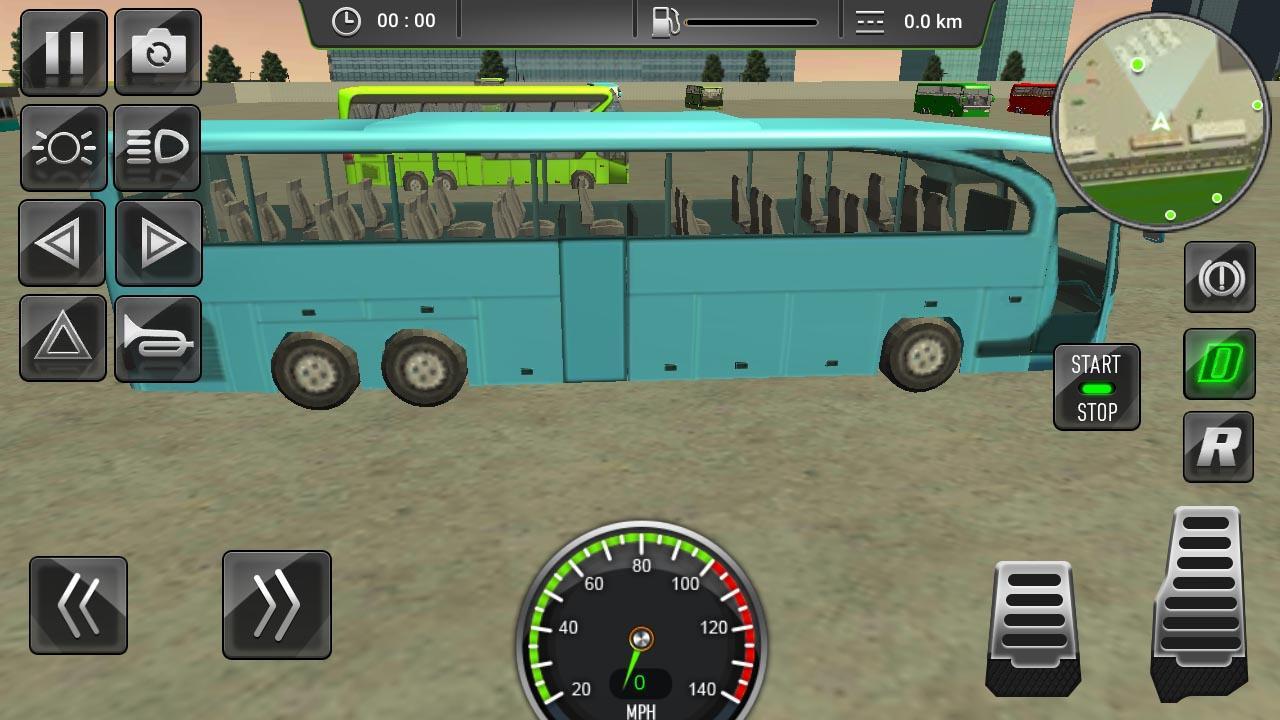Activate the left turn indicator

[x=62, y=243]
